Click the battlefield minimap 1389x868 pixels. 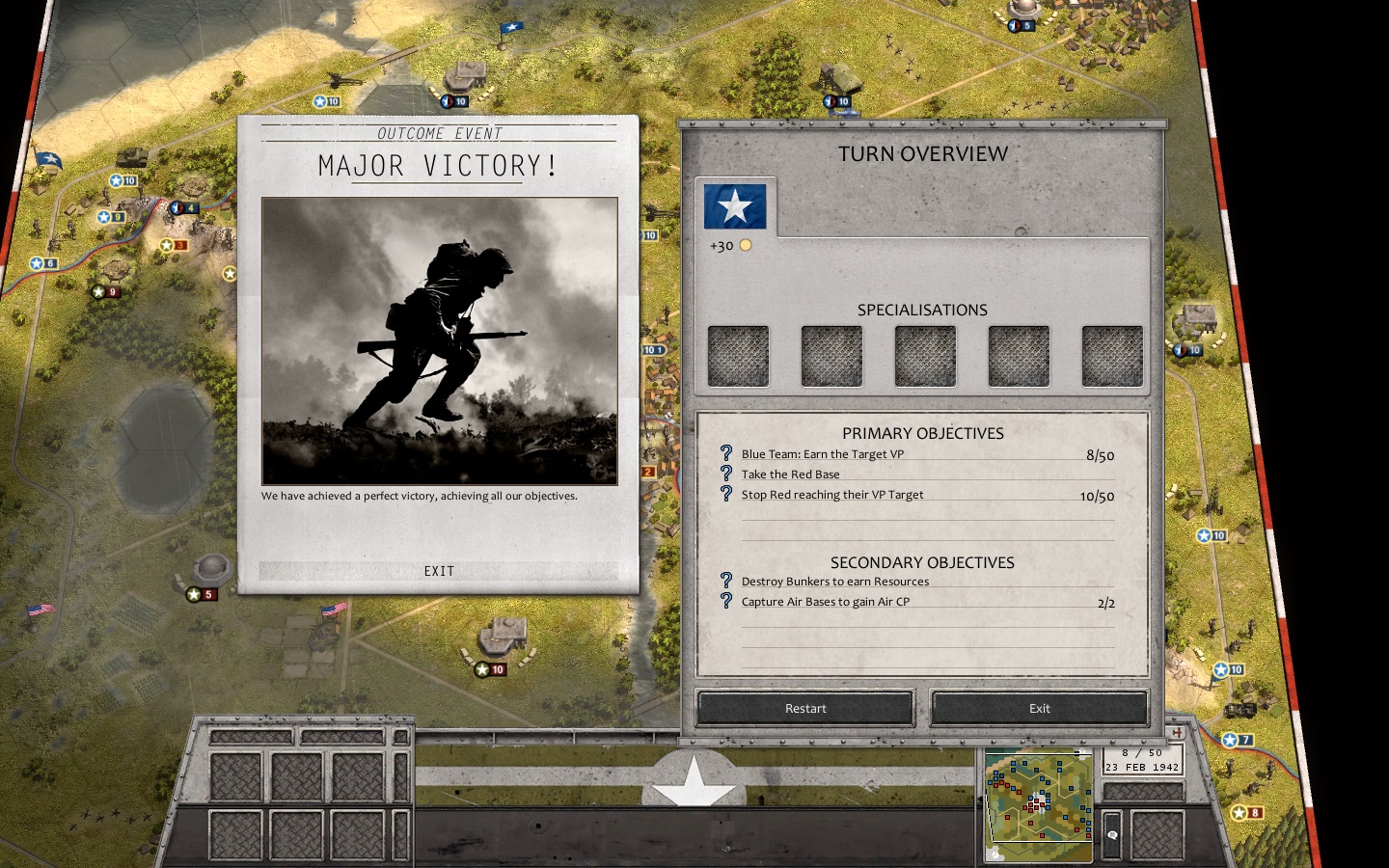click(x=1038, y=806)
